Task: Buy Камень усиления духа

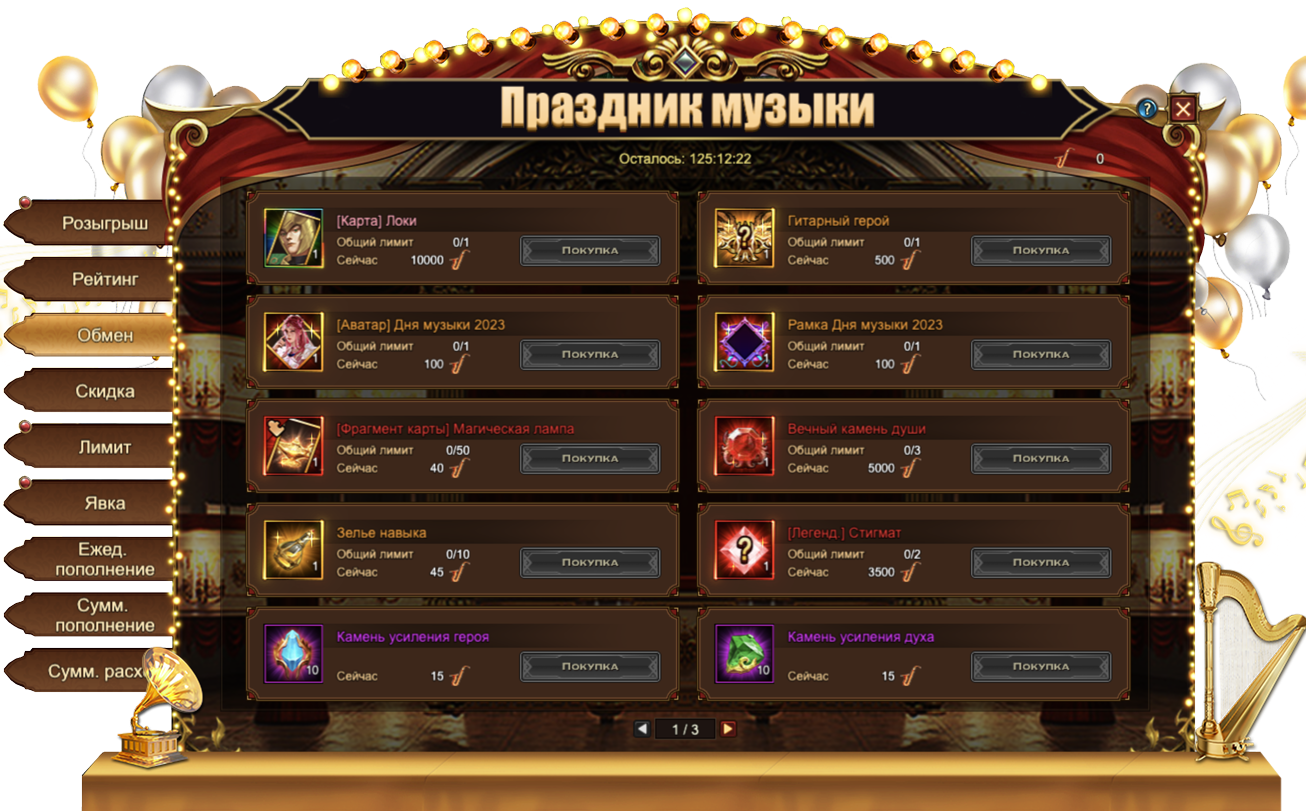Action: coord(1040,667)
